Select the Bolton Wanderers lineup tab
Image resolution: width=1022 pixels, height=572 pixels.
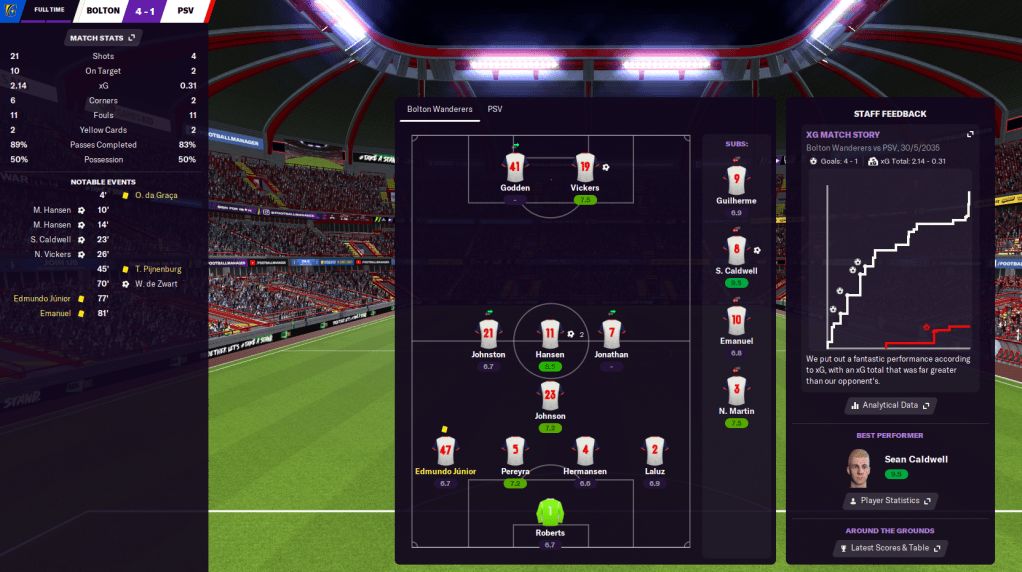pos(439,109)
